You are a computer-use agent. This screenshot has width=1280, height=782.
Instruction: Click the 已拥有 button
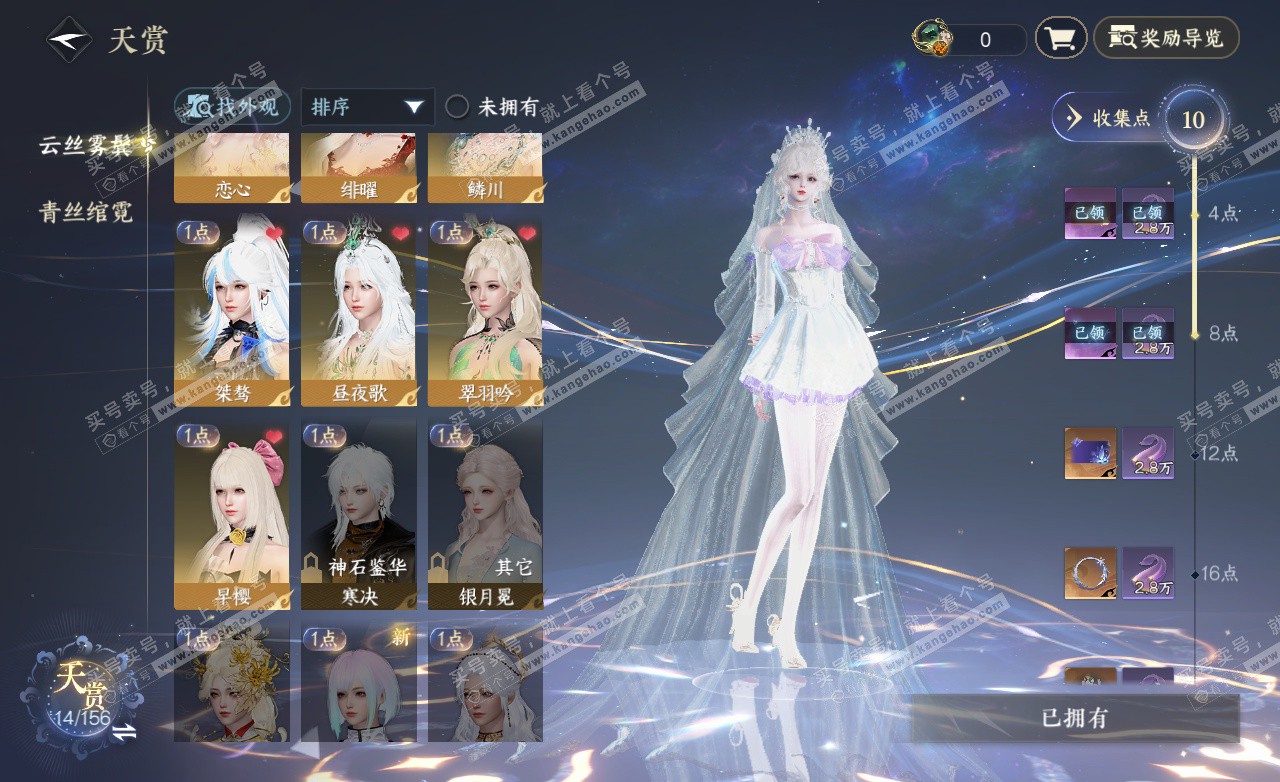tap(1075, 718)
